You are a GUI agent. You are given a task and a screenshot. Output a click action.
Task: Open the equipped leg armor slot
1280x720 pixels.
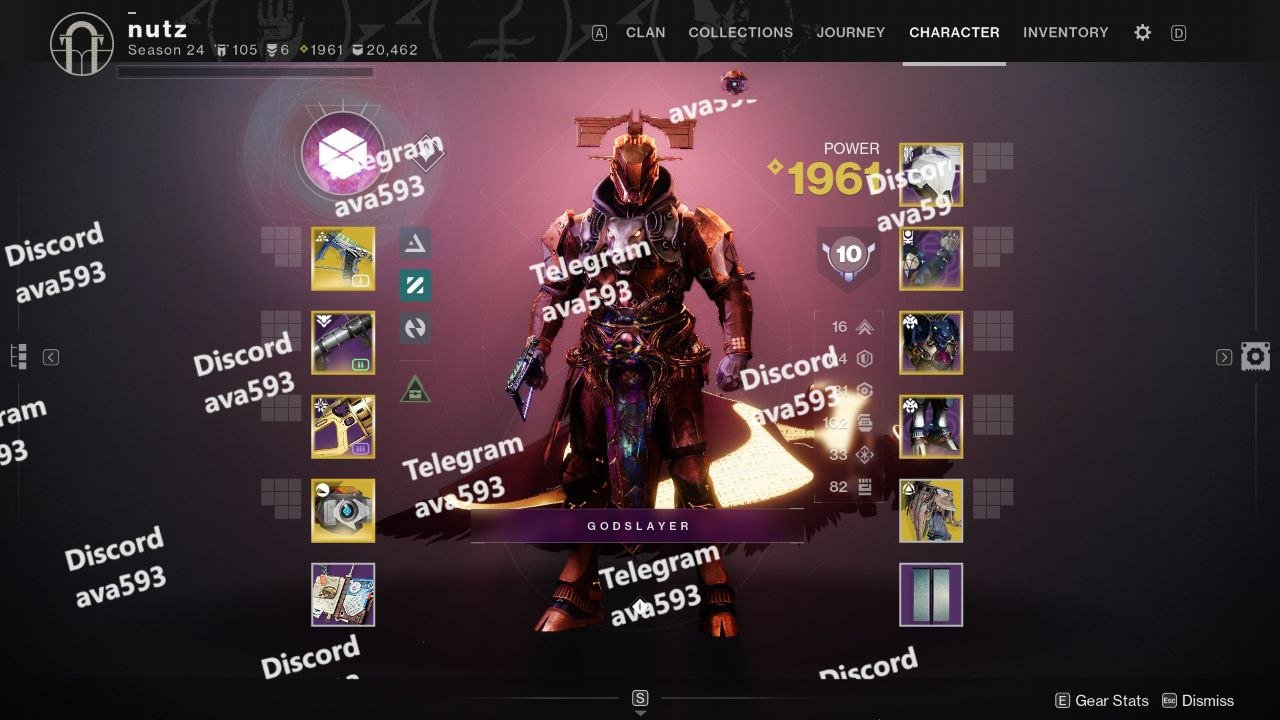[x=931, y=426]
